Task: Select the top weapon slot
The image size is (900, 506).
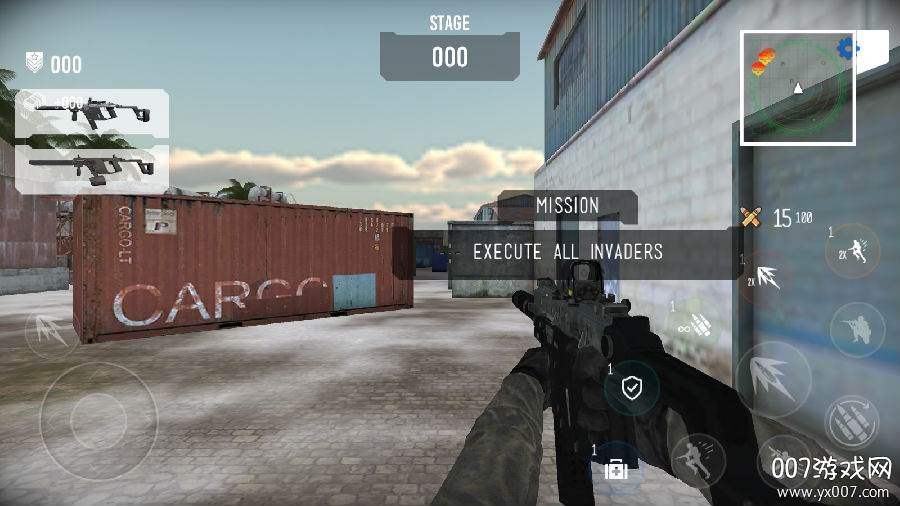Action: coord(93,113)
